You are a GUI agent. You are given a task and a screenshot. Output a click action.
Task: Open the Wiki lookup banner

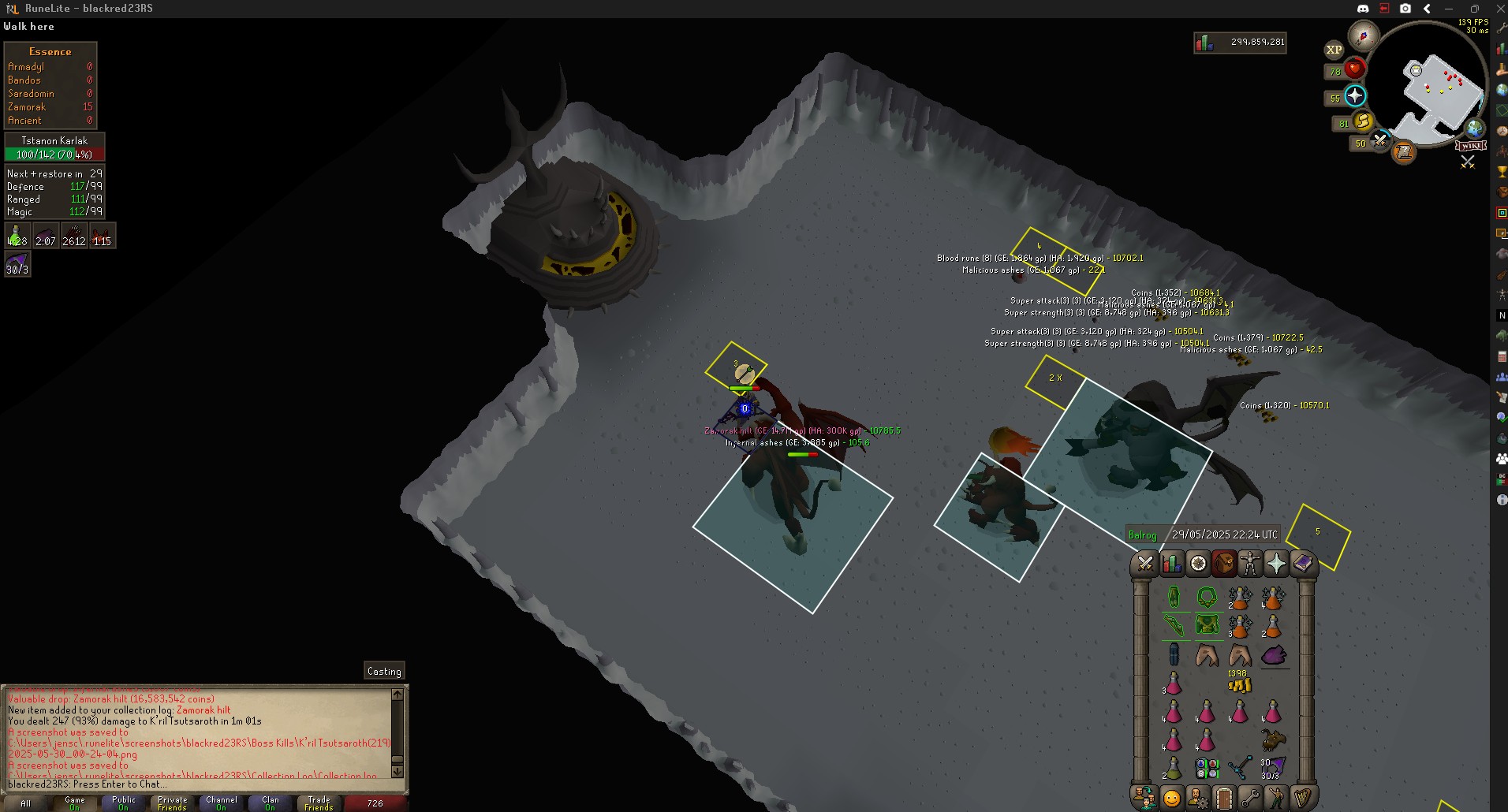(1471, 146)
